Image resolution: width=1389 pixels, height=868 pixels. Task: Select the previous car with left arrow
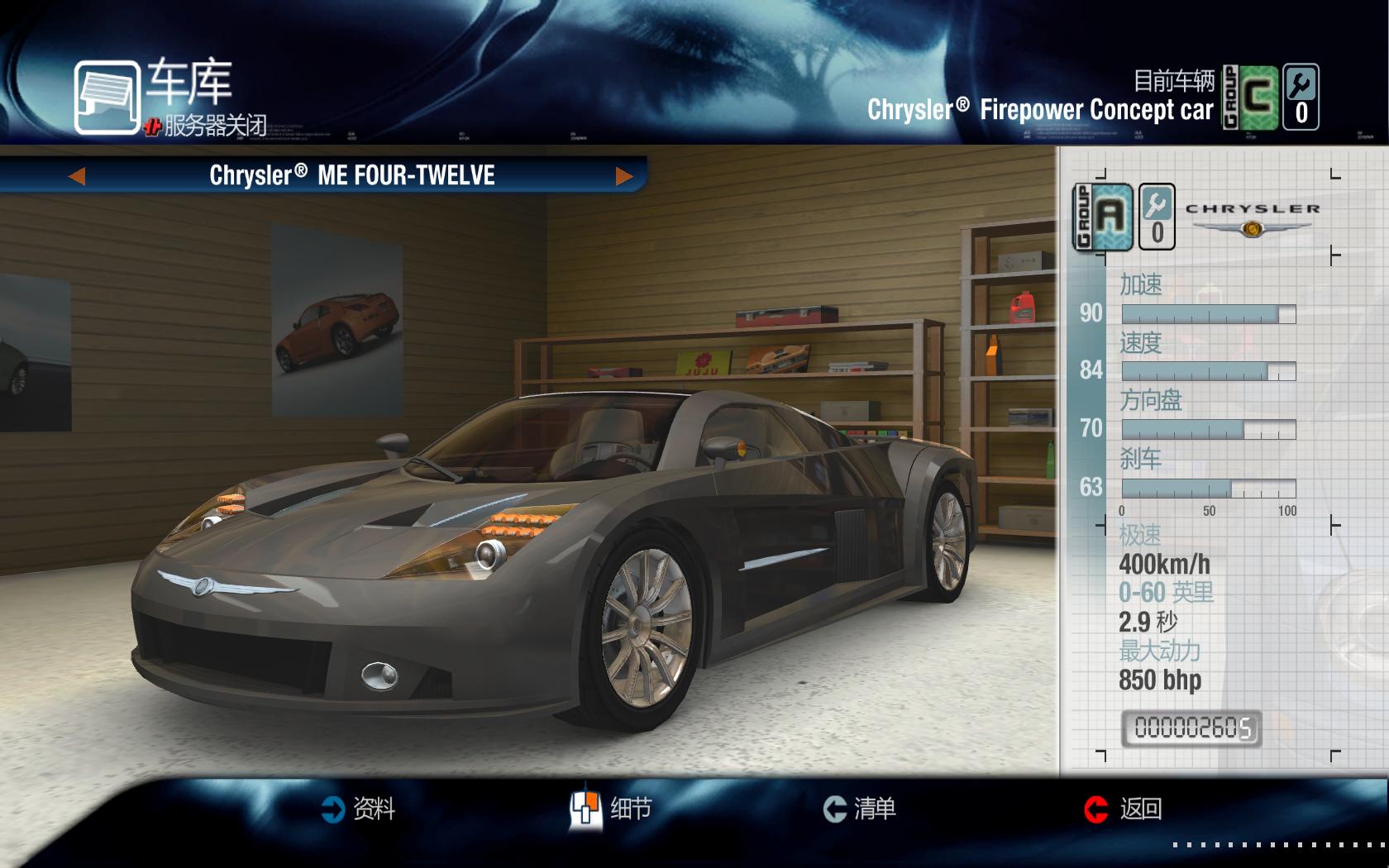[77, 176]
